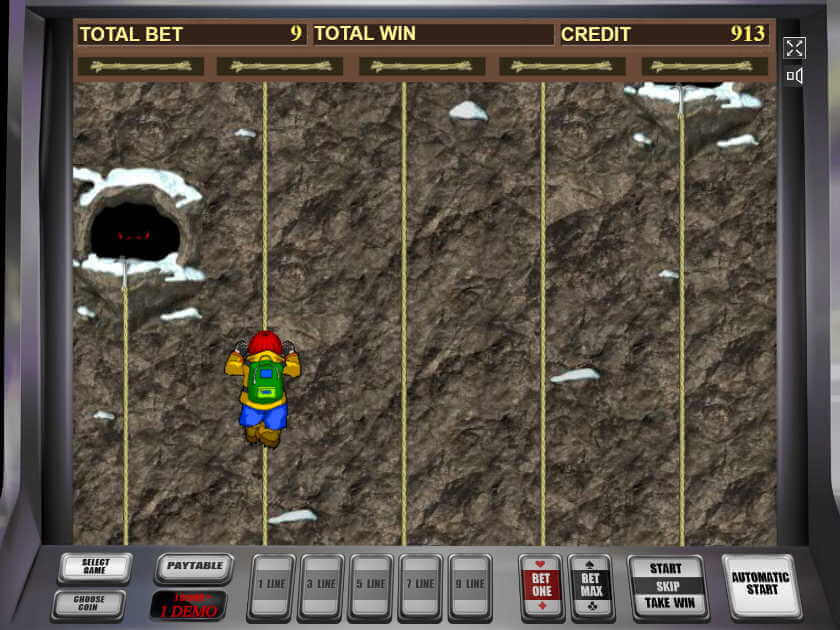Toggle fullscreen with the expand icon
This screenshot has height=630, width=840.
click(x=794, y=48)
